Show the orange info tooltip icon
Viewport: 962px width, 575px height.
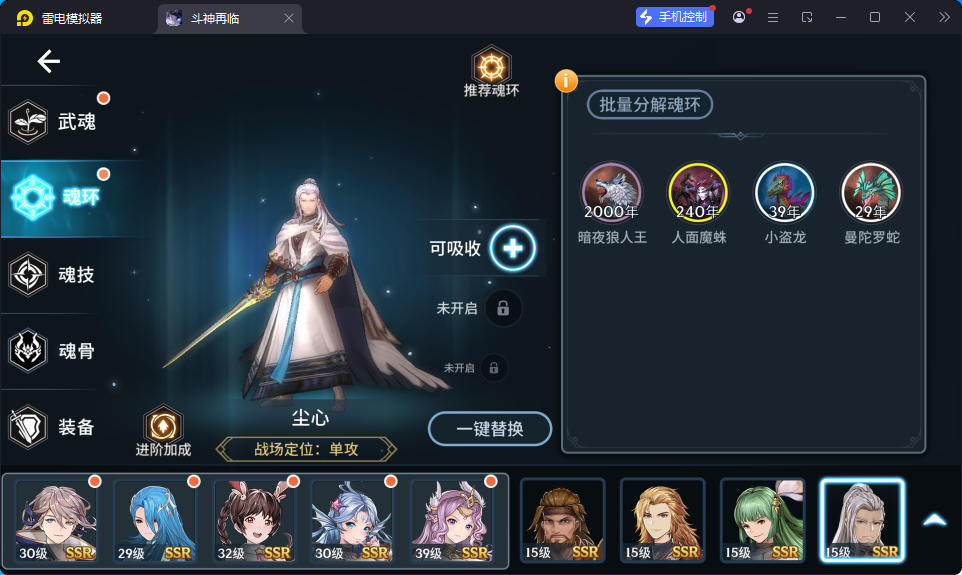566,80
